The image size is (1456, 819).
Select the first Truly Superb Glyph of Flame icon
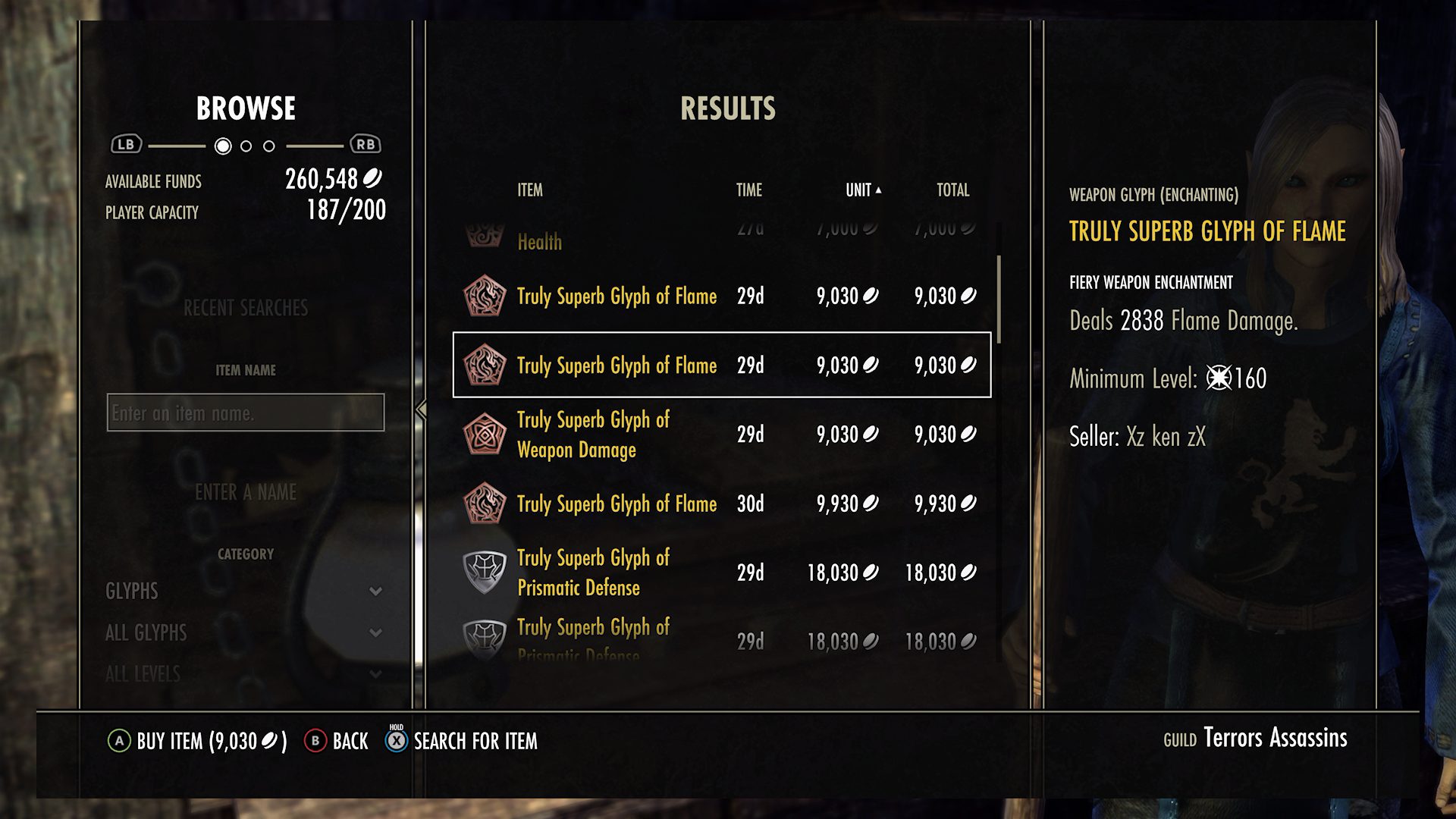[485, 297]
